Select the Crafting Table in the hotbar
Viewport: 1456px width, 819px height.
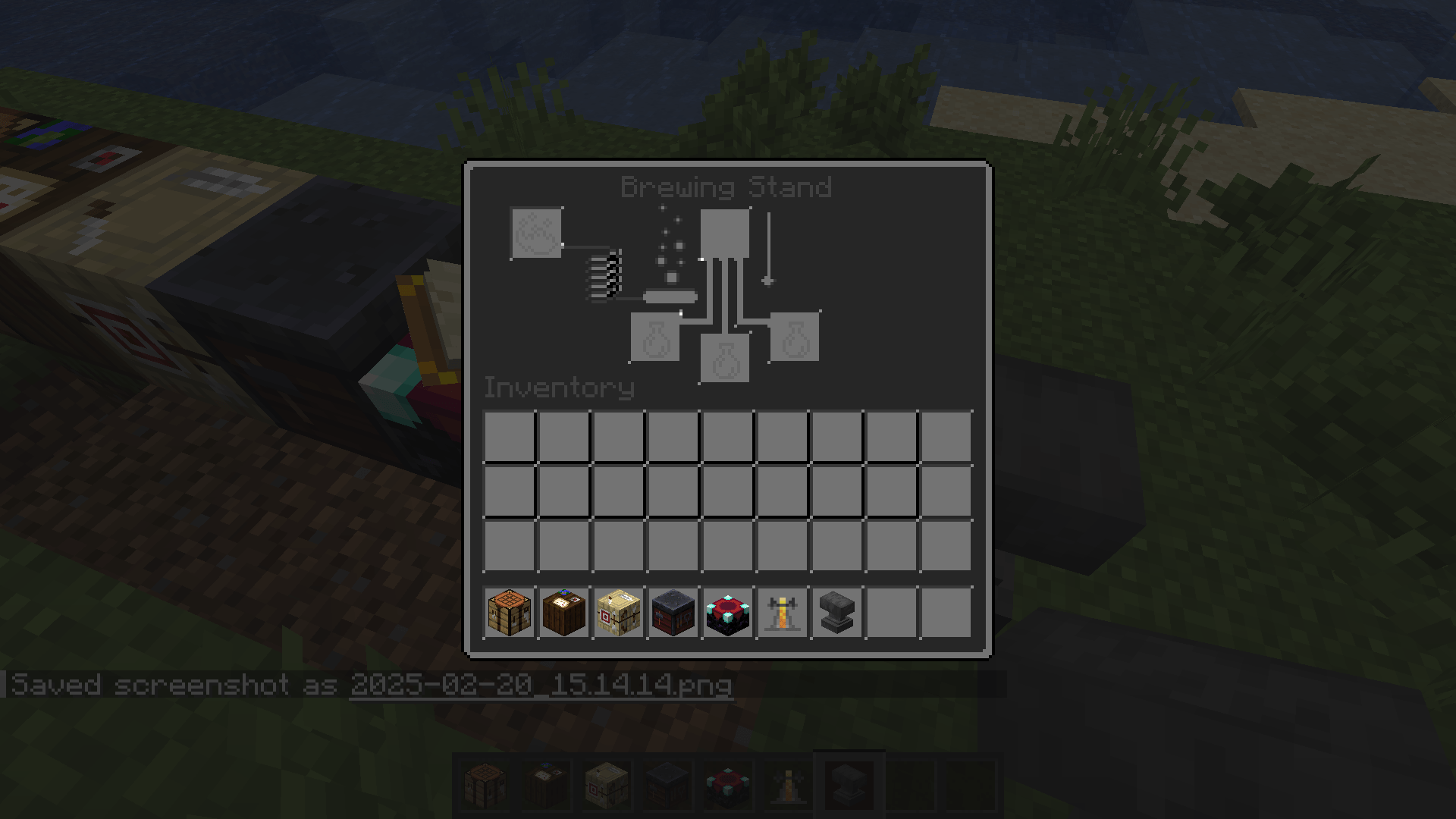click(x=508, y=613)
